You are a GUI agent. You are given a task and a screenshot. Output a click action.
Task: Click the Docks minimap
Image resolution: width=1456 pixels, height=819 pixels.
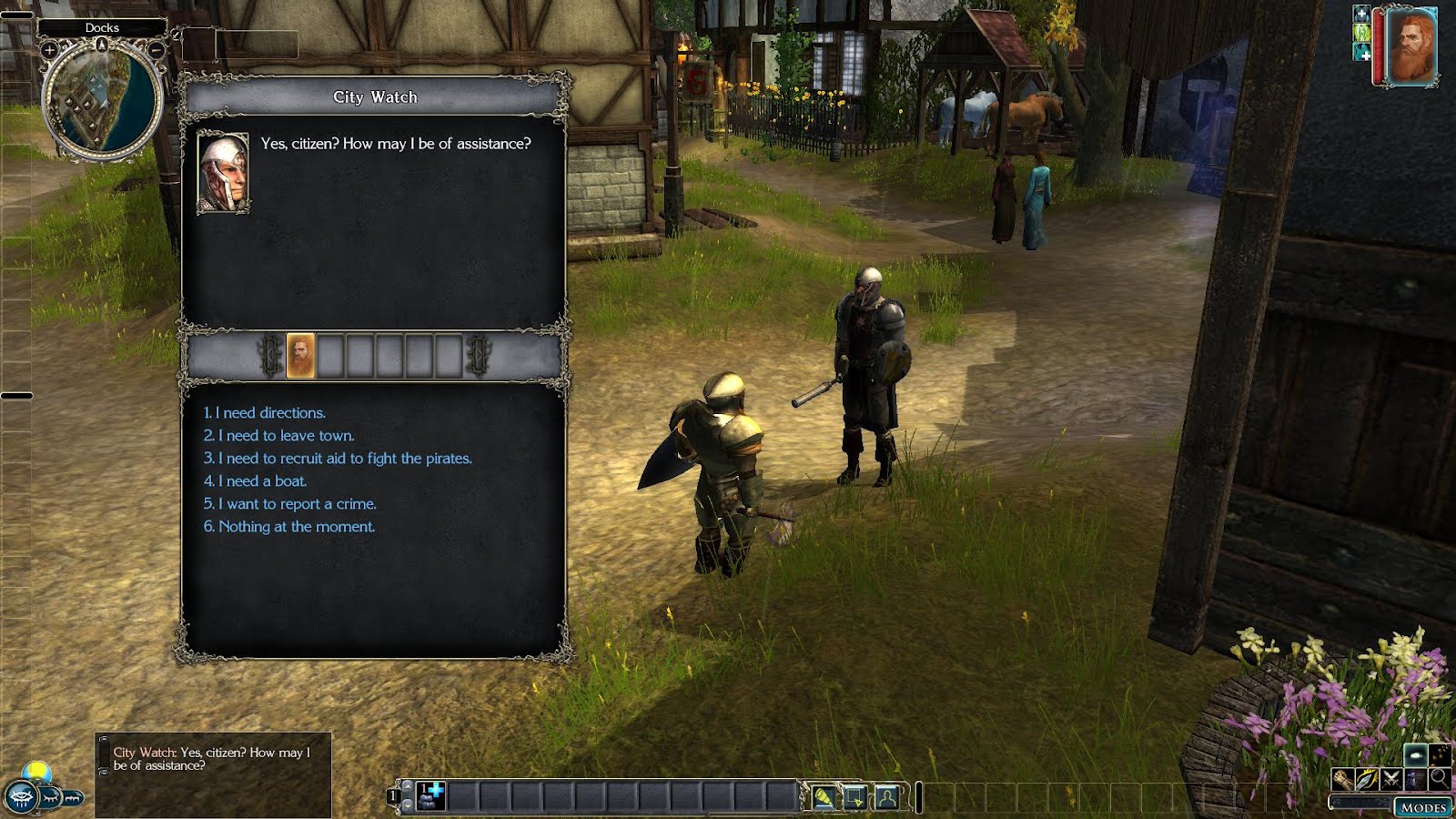[x=102, y=100]
